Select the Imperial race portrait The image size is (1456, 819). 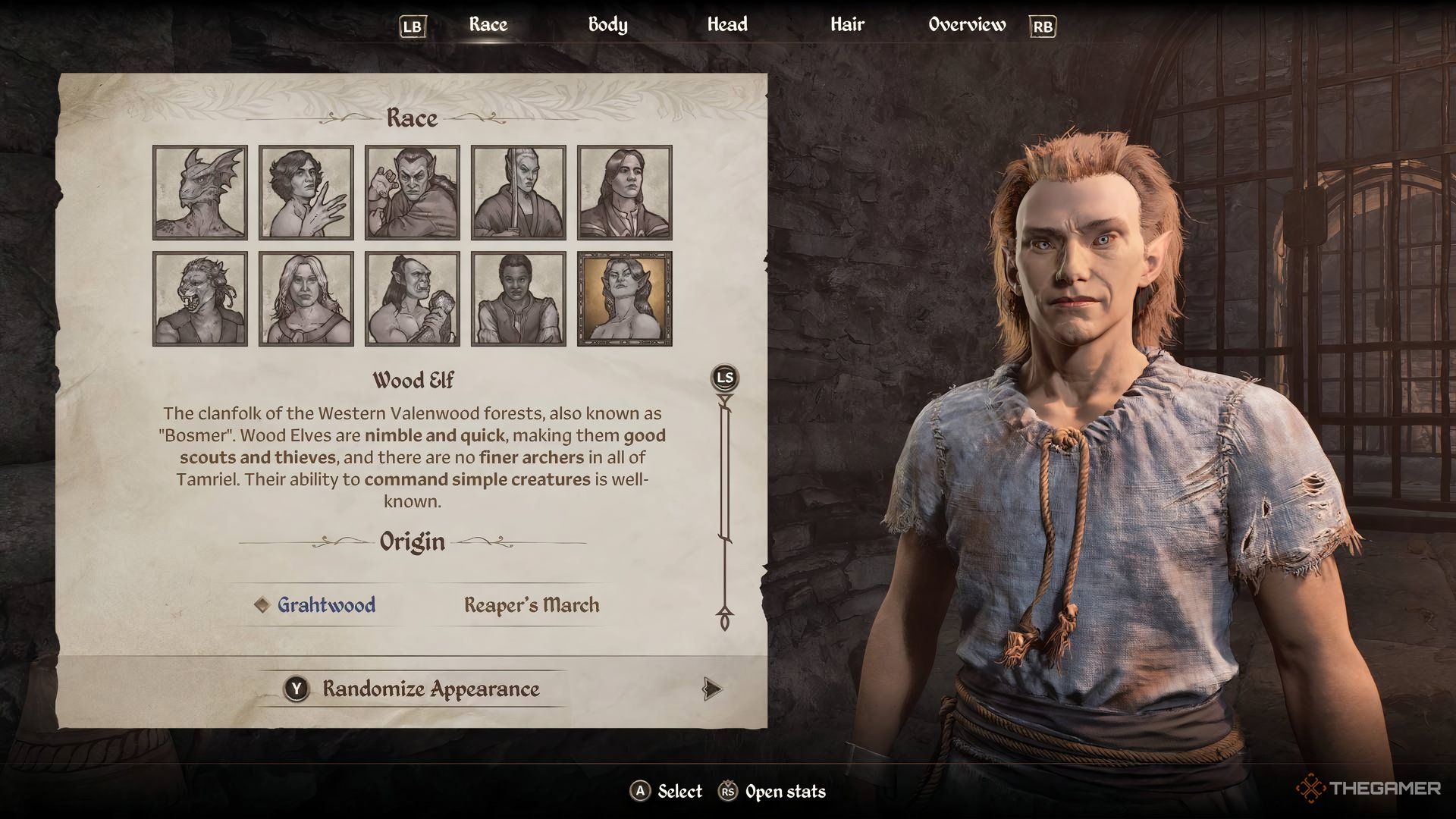624,192
